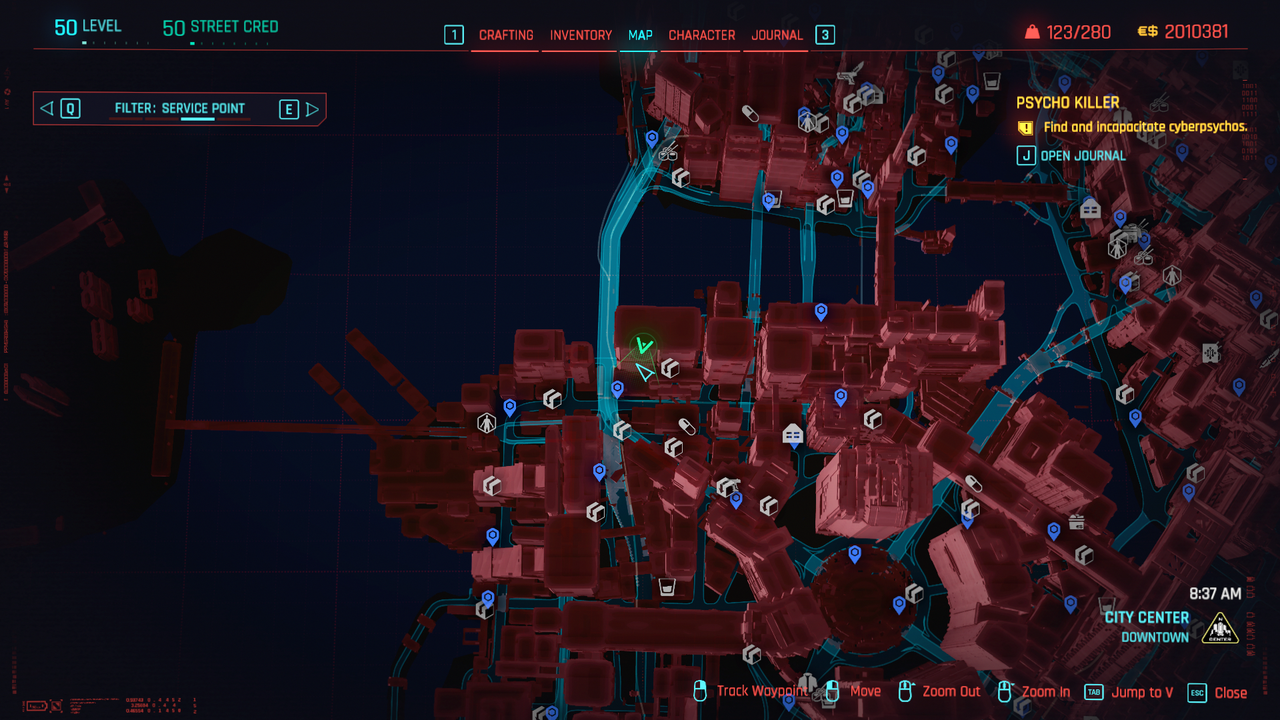Switch to the Journal tab

777,35
